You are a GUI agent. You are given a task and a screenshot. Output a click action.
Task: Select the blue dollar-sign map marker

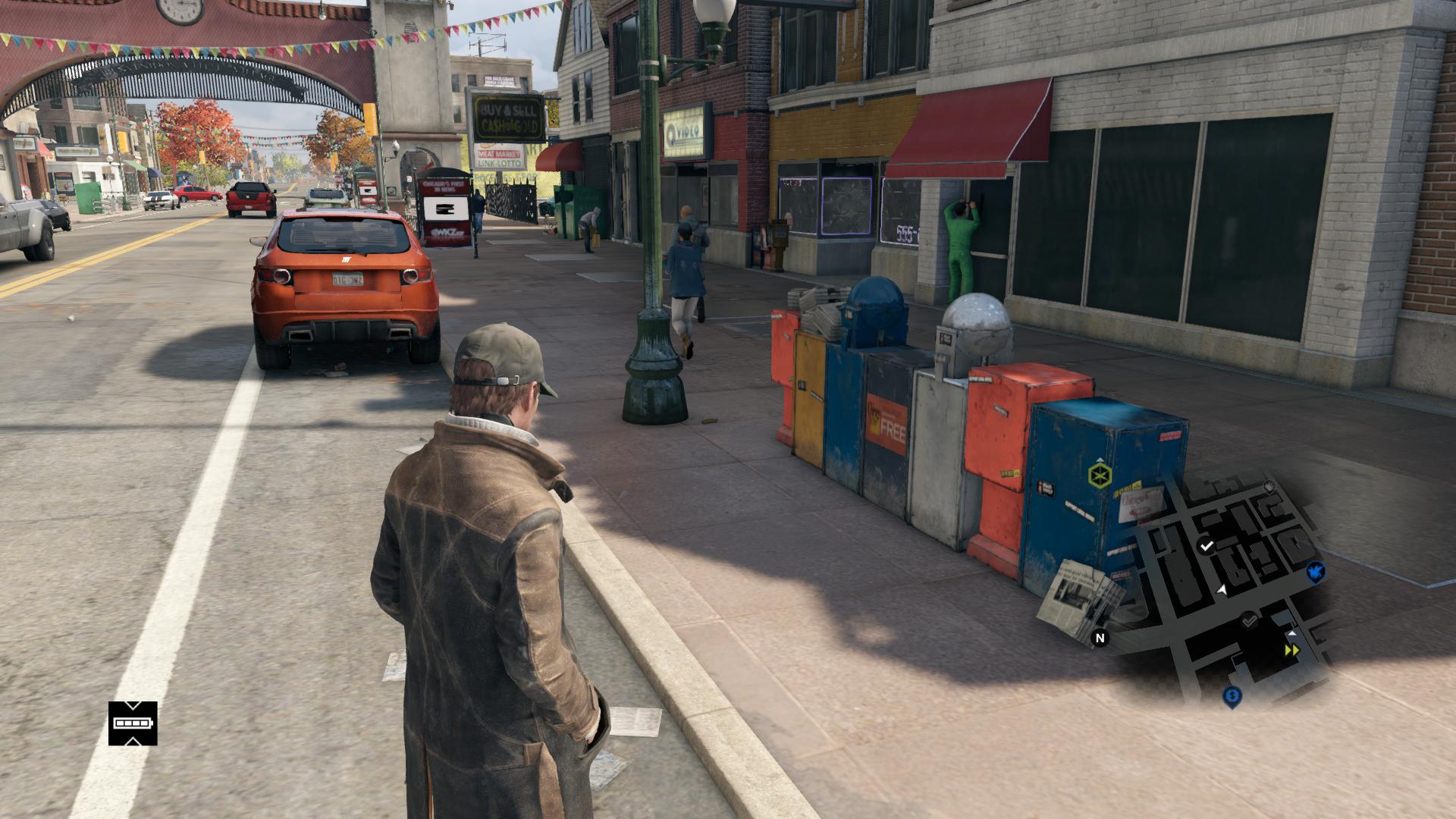[x=1232, y=695]
